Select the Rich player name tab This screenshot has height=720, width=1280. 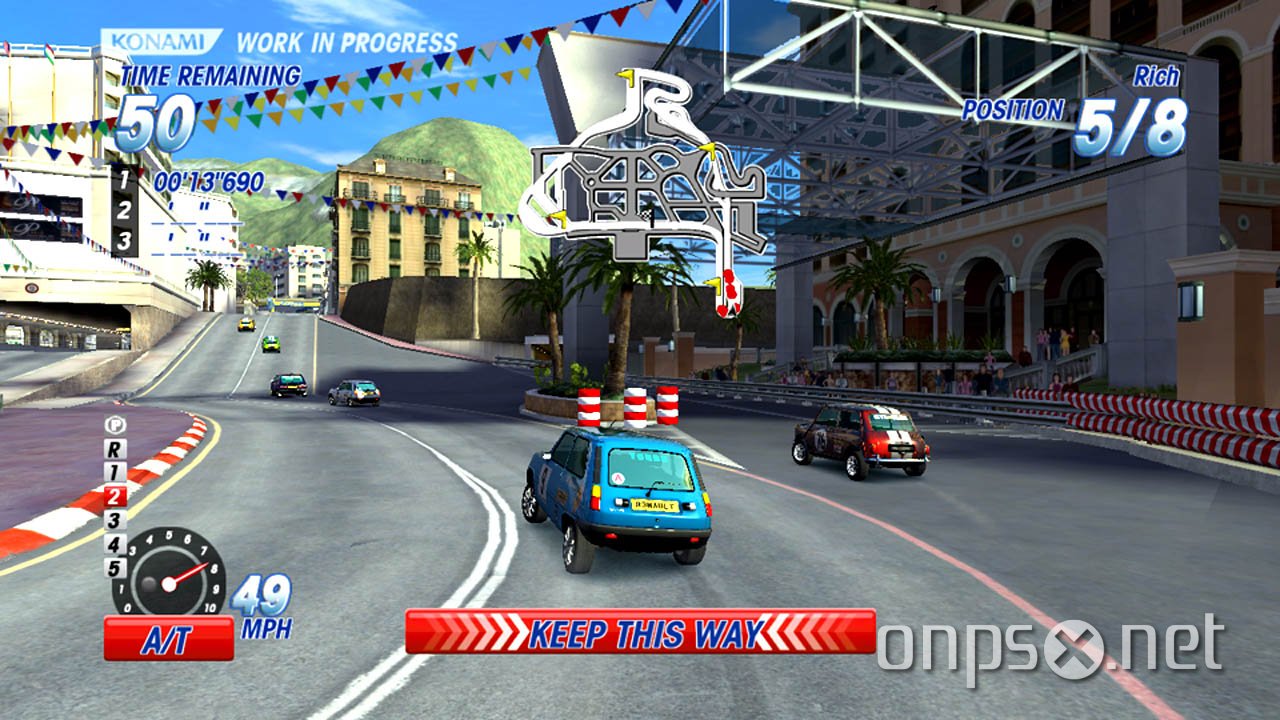[1158, 77]
